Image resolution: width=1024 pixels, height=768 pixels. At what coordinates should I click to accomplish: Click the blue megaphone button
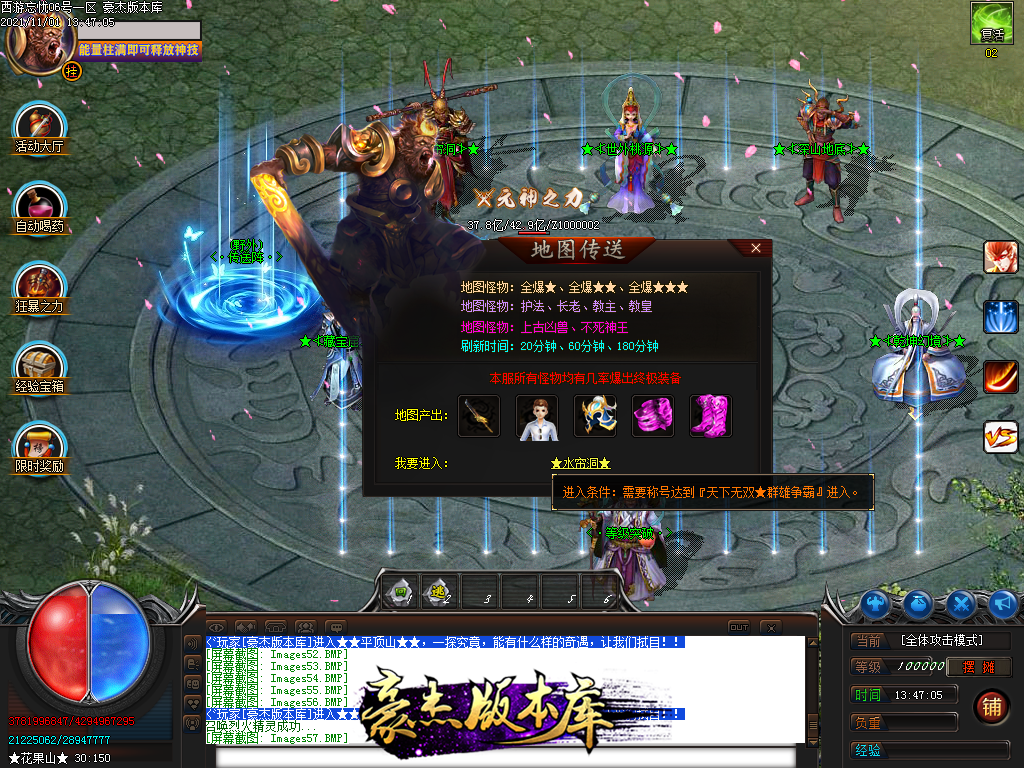tap(1002, 604)
